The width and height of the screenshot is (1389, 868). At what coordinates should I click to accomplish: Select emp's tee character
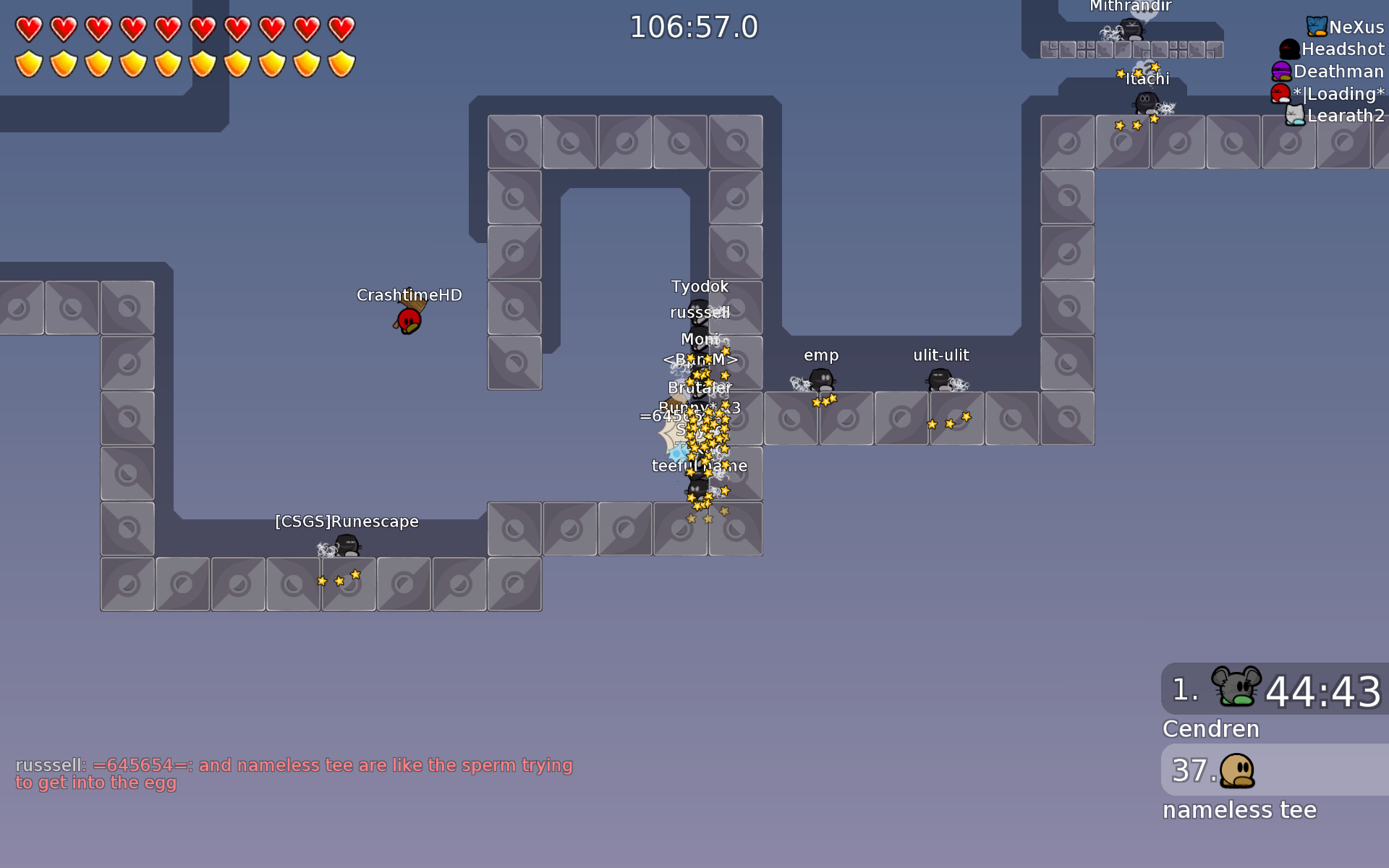821,380
